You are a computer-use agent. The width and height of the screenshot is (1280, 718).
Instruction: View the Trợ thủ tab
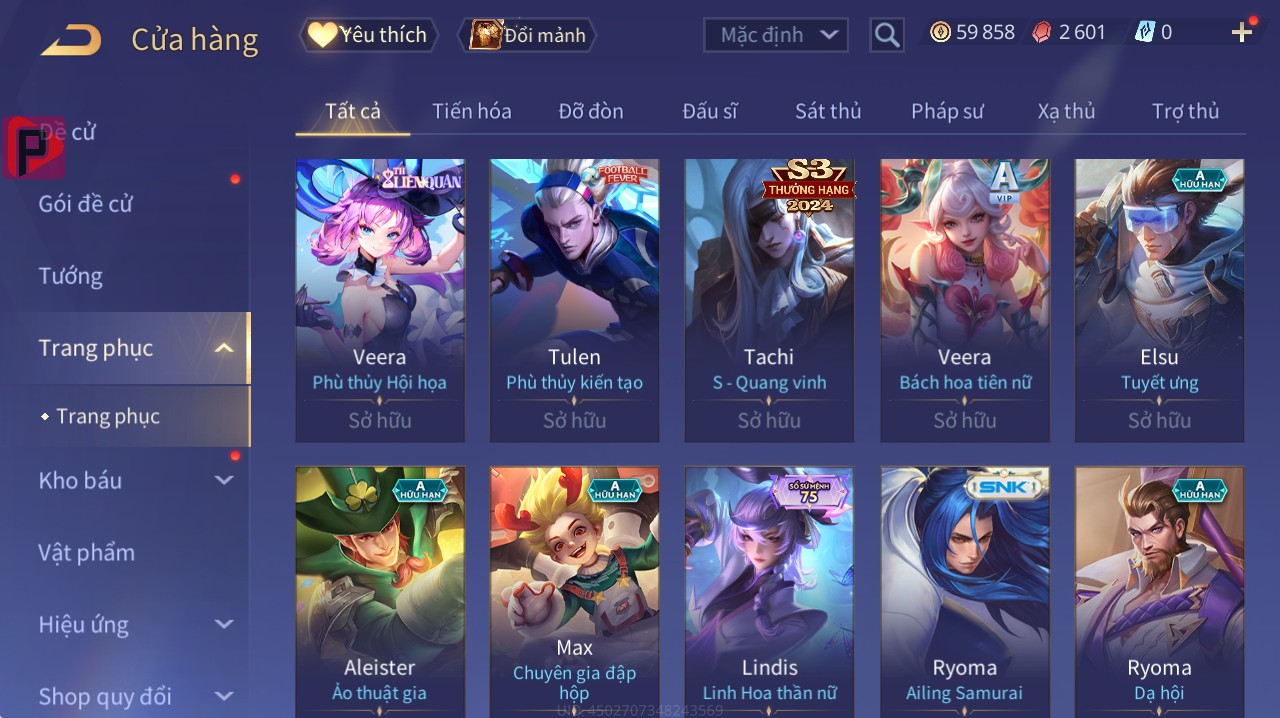(1185, 111)
